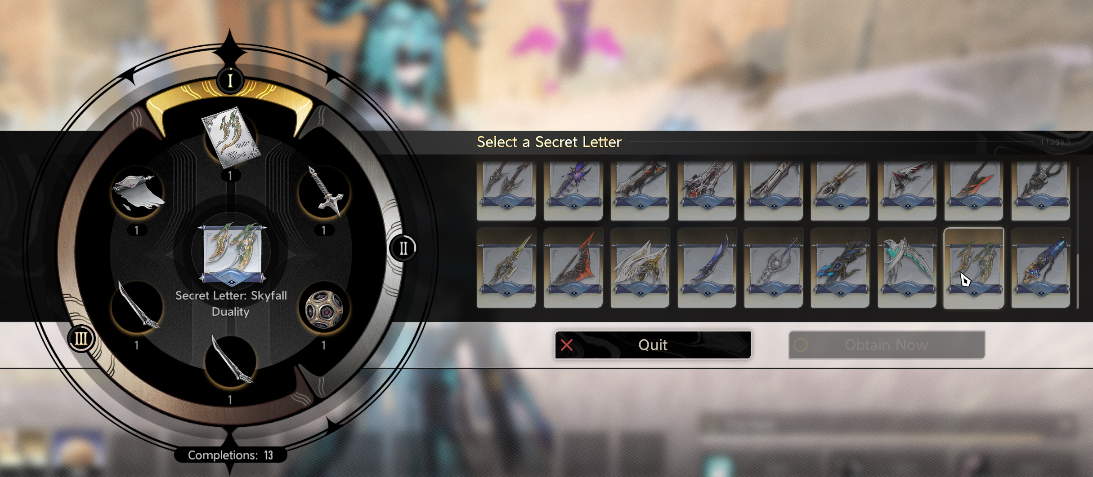Viewport: 1093px width, 477px height.
Task: Select the purple curved blade letter
Action: pos(707,267)
